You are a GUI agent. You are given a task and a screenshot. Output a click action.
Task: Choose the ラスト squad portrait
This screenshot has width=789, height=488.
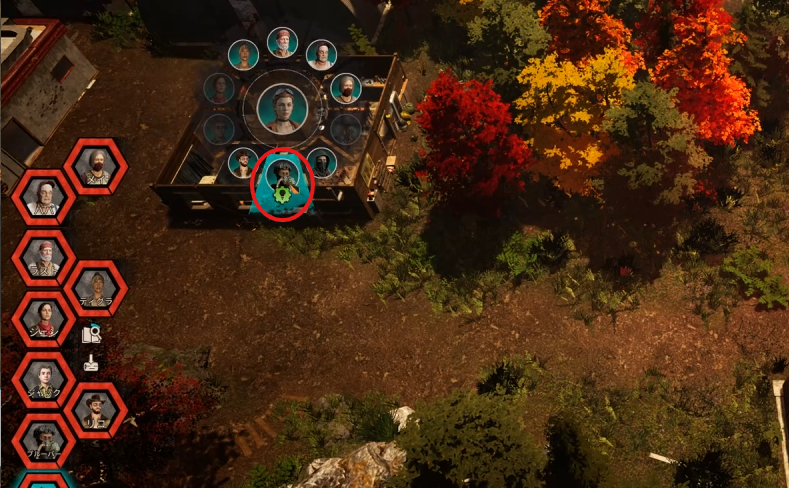click(44, 258)
